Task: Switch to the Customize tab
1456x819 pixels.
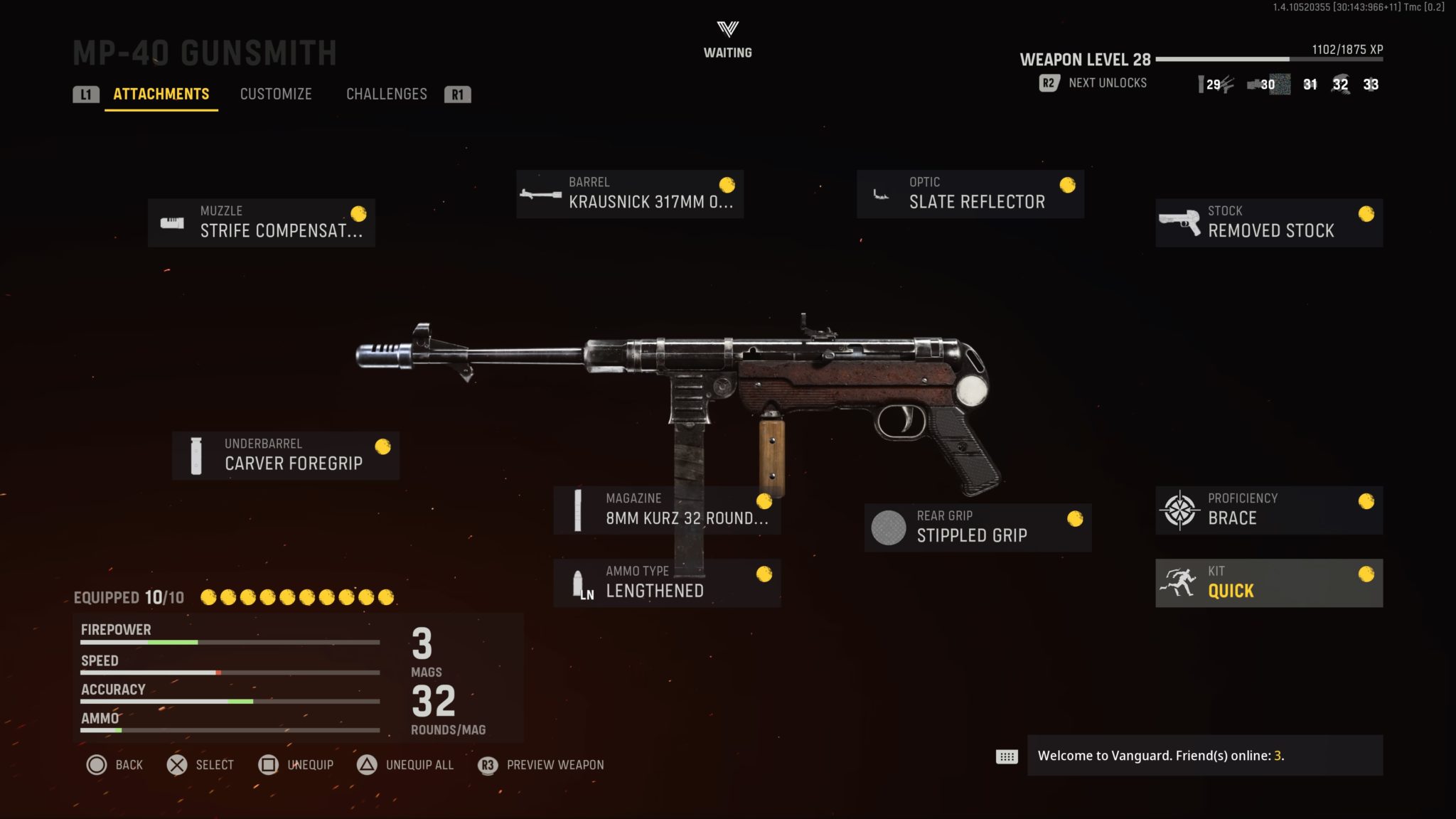Action: click(x=276, y=94)
